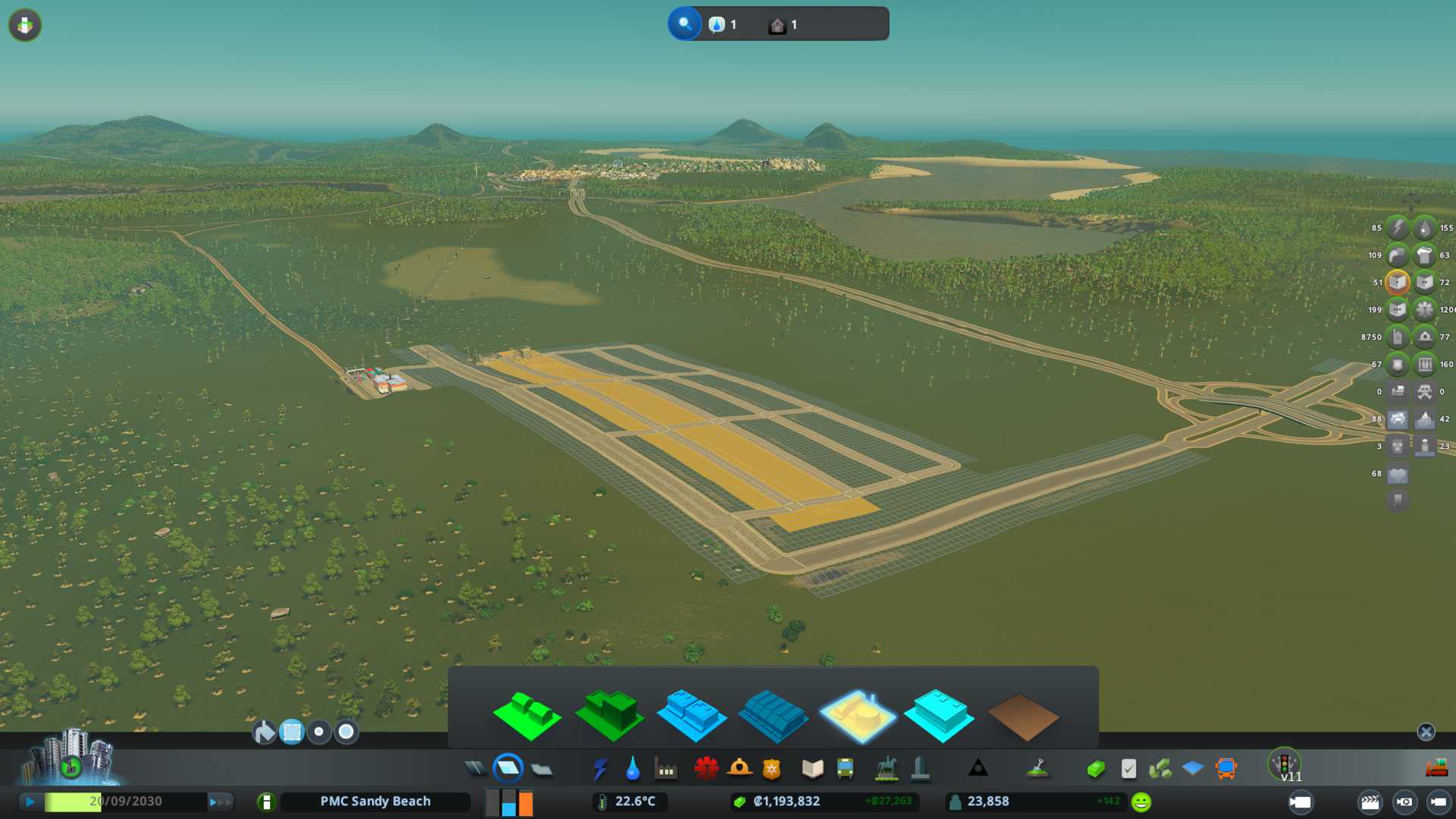The image size is (1456, 819).
Task: Select low density commercial zoning
Action: [691, 715]
